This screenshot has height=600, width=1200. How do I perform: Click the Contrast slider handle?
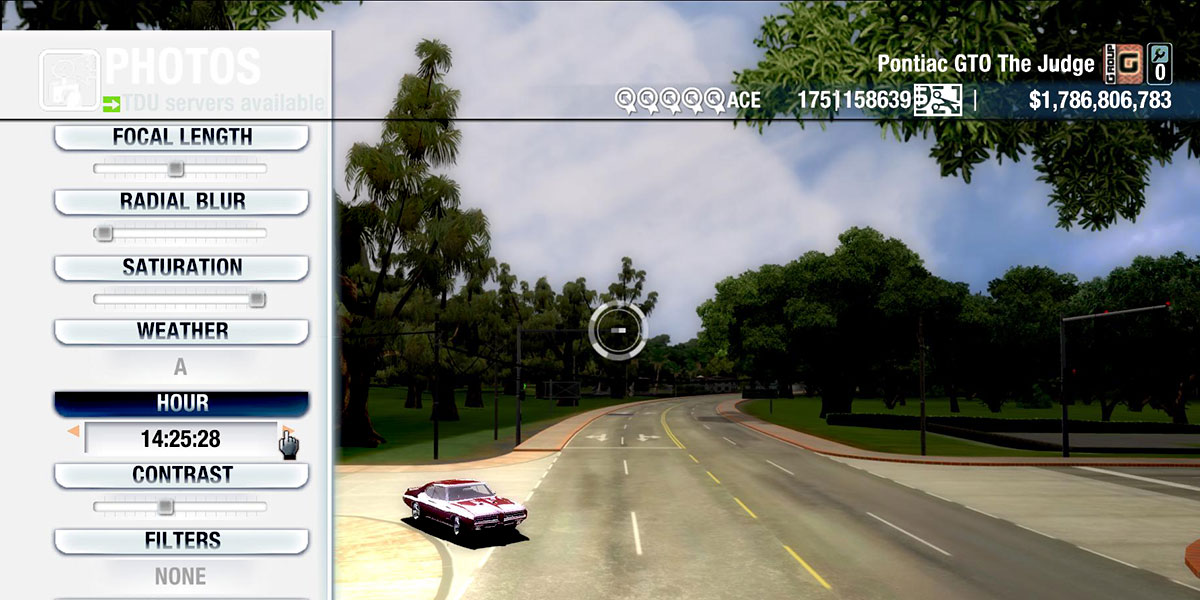tap(166, 506)
